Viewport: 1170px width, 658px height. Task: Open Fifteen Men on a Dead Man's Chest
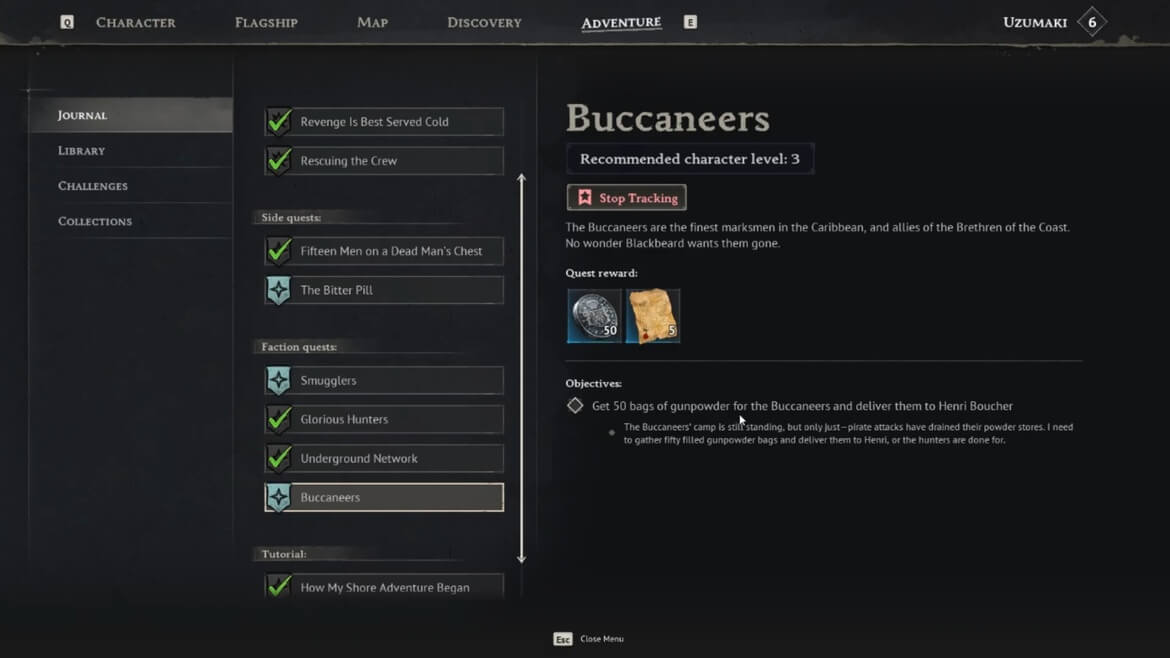tap(384, 251)
